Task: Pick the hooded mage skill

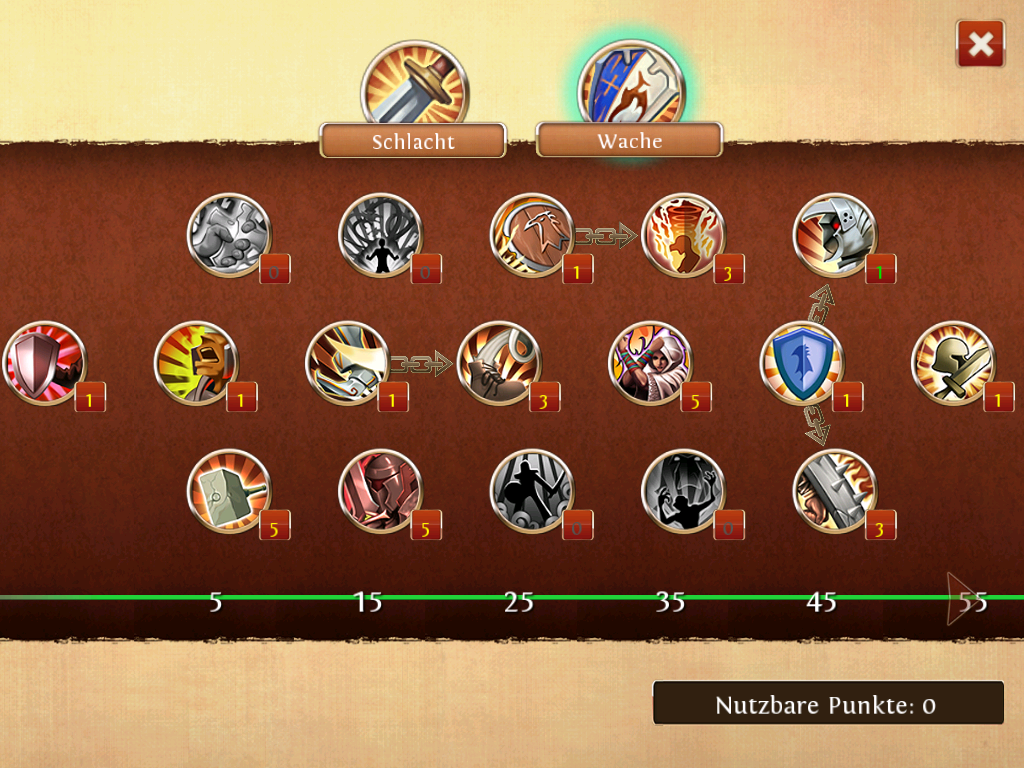Action: coord(650,363)
